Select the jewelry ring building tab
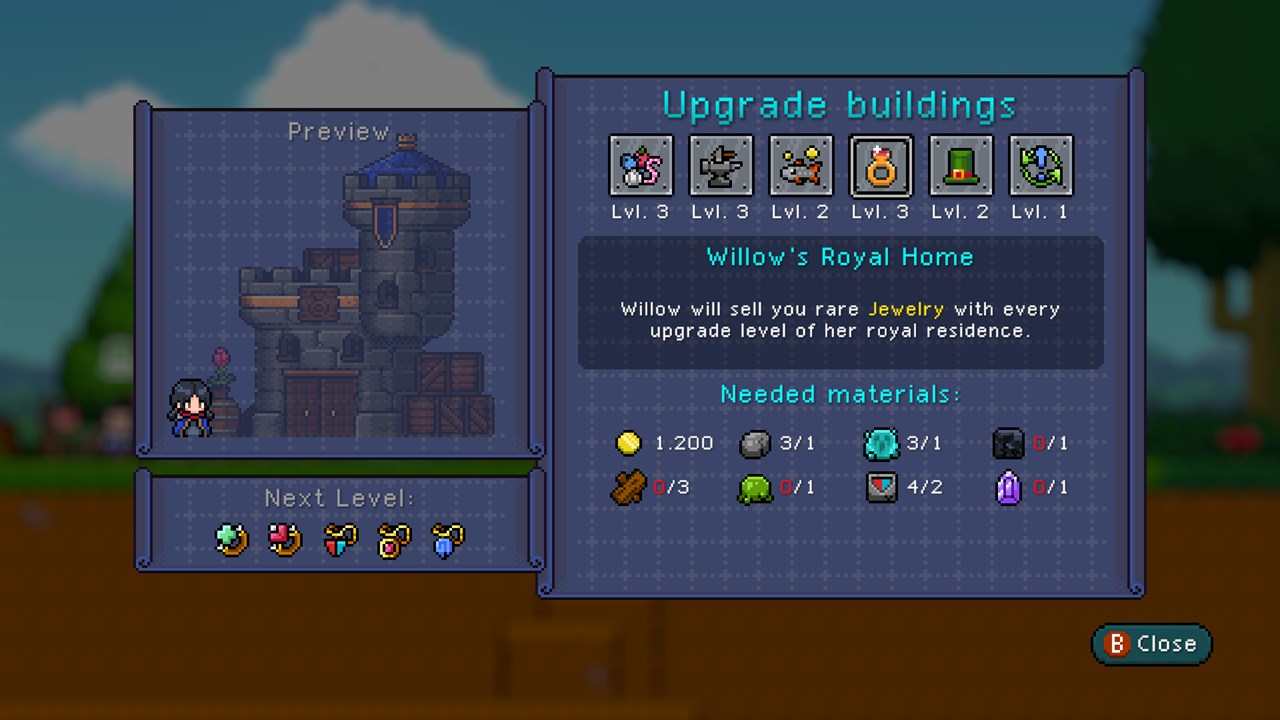Screen dimensions: 1280x720 [881, 166]
